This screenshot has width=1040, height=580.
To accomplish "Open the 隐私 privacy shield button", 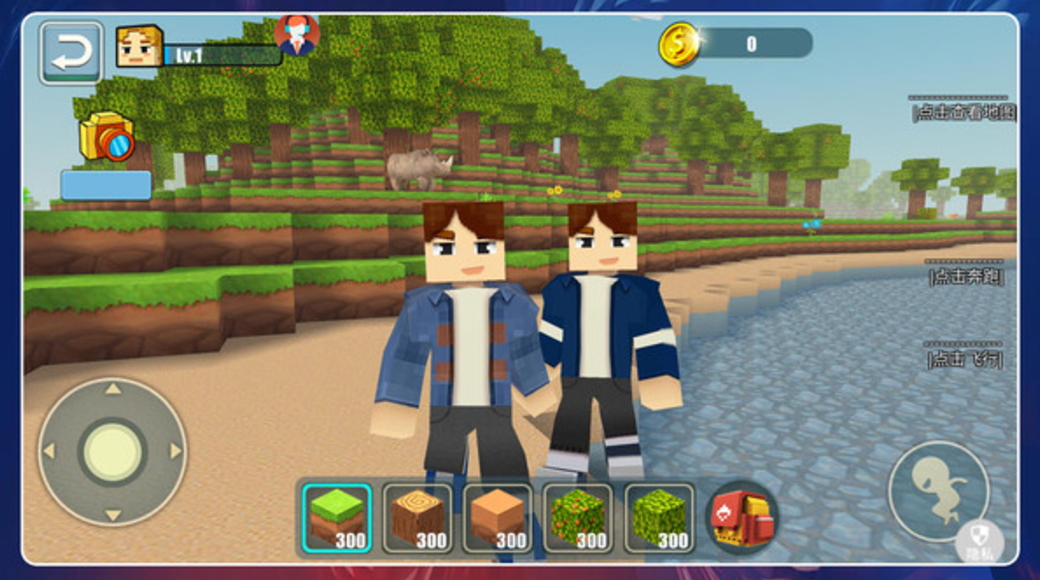I will click(979, 543).
